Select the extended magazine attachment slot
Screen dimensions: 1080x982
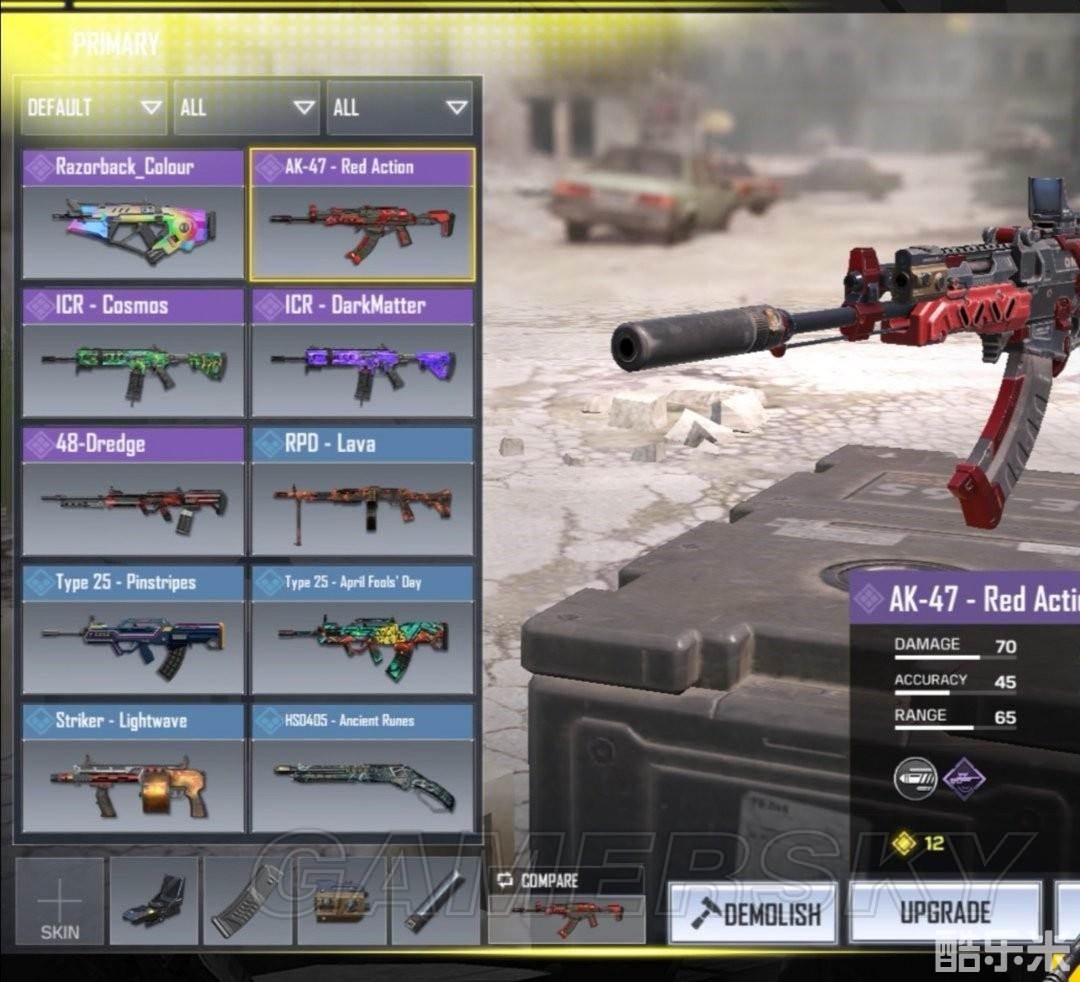coord(247,901)
